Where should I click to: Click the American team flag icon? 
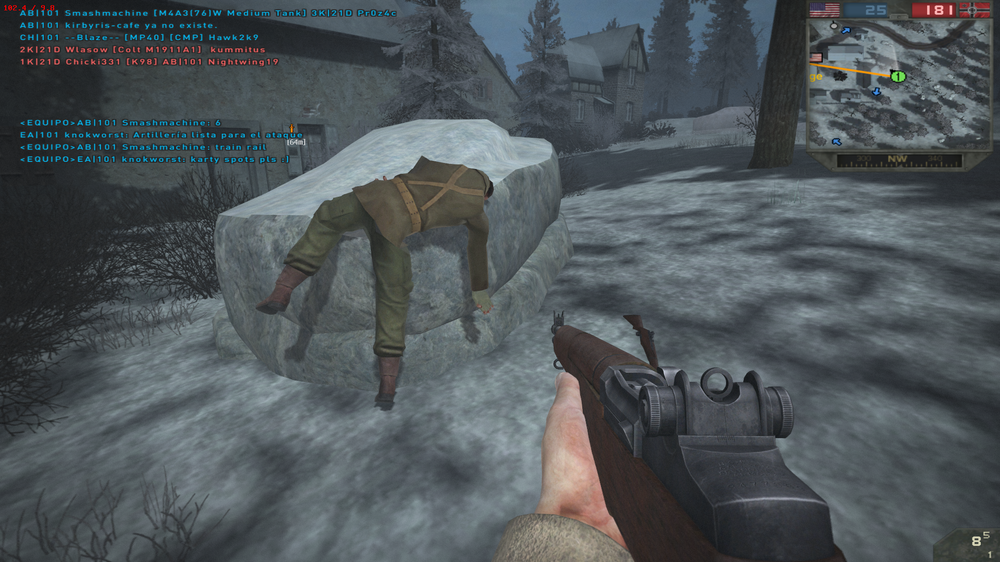pyautogui.click(x=823, y=10)
